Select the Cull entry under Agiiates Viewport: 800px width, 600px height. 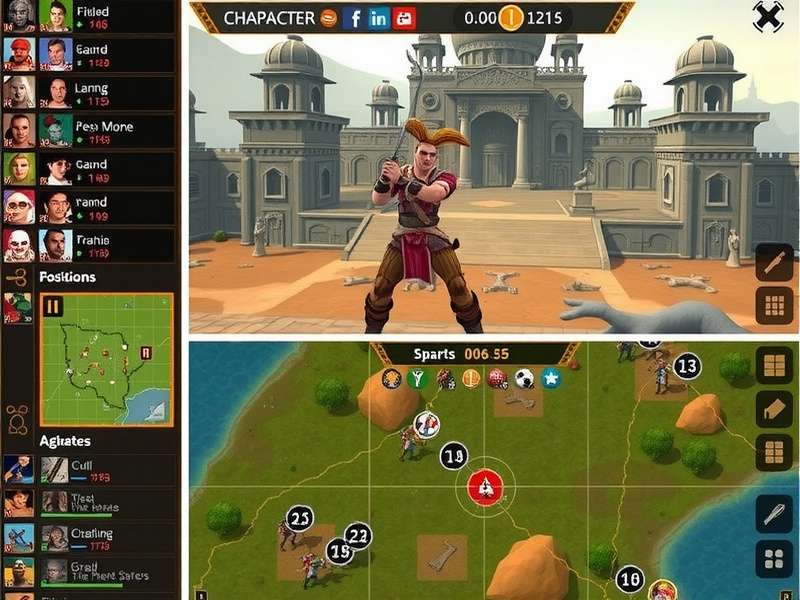click(x=88, y=470)
